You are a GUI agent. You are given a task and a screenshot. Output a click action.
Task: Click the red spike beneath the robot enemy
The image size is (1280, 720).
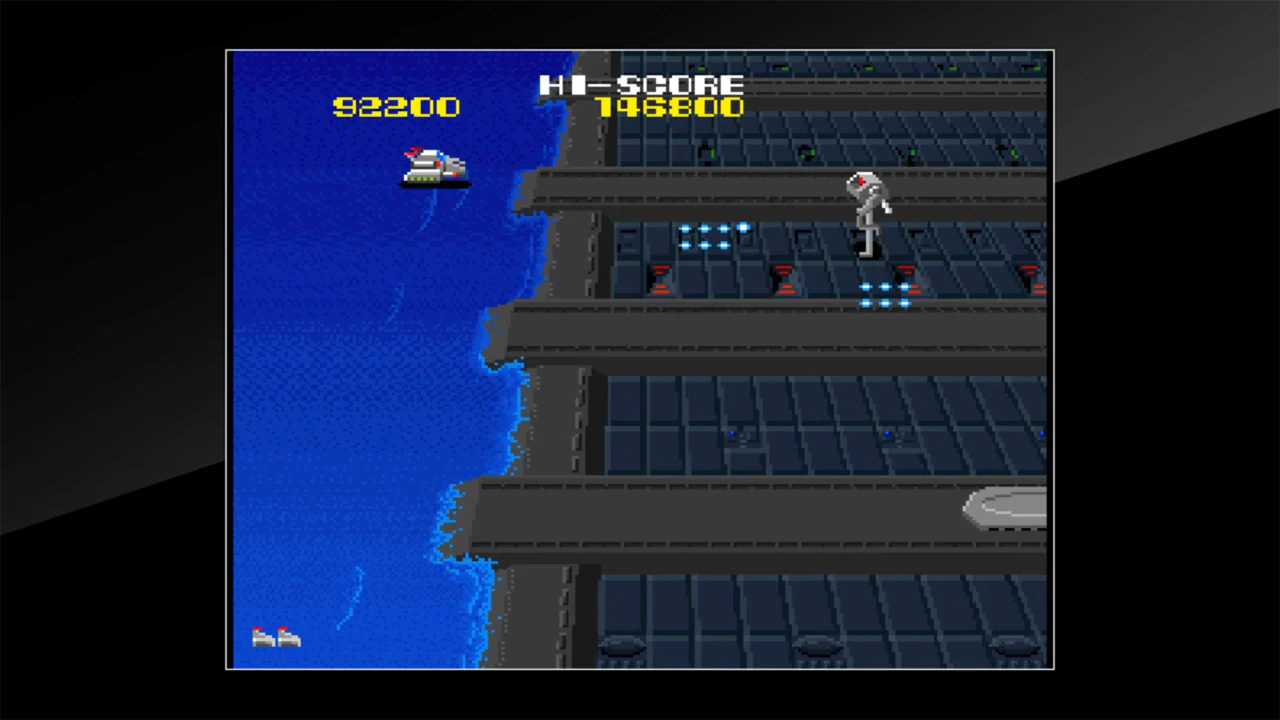pyautogui.click(x=905, y=277)
